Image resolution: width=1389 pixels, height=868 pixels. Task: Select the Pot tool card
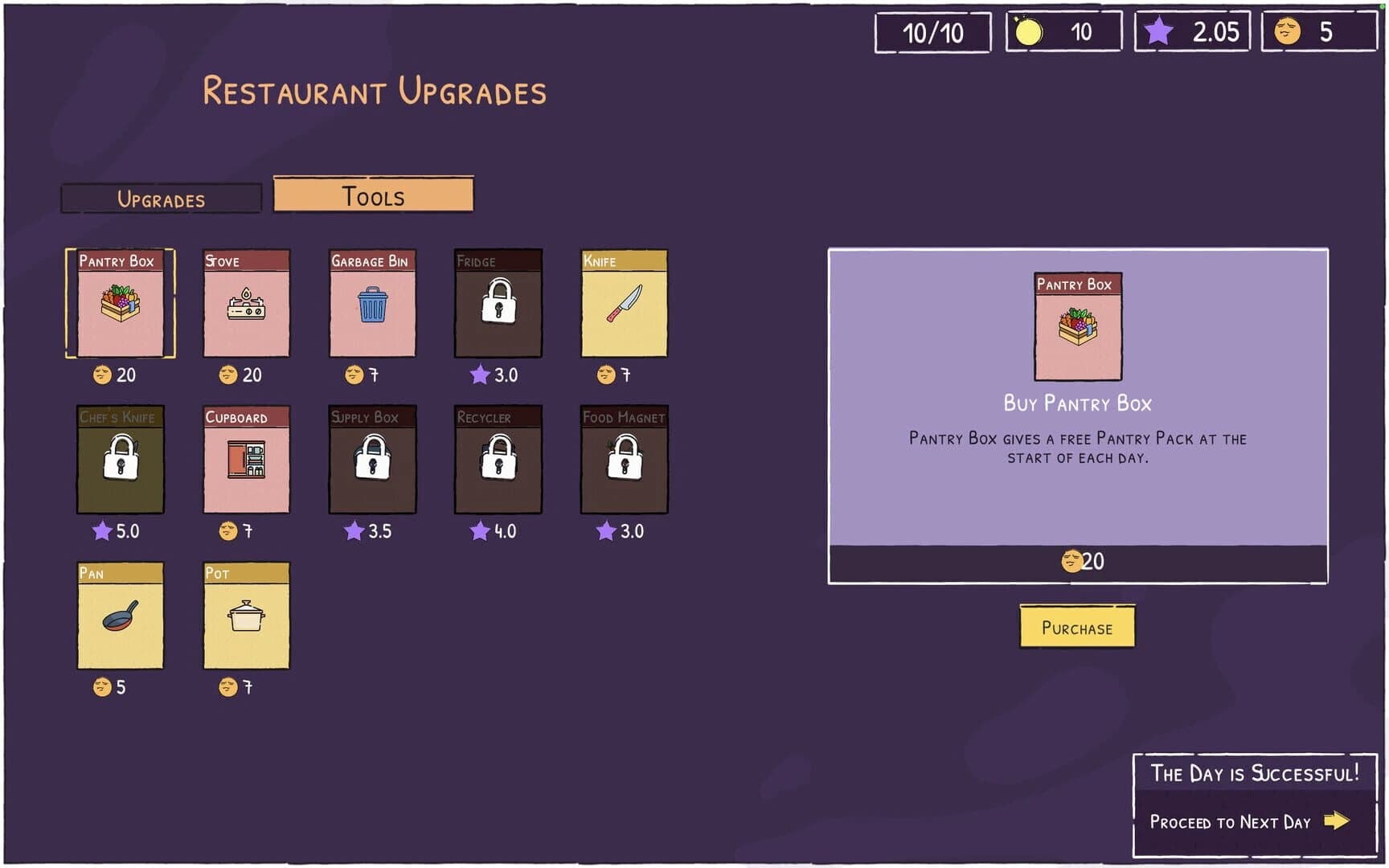[245, 617]
